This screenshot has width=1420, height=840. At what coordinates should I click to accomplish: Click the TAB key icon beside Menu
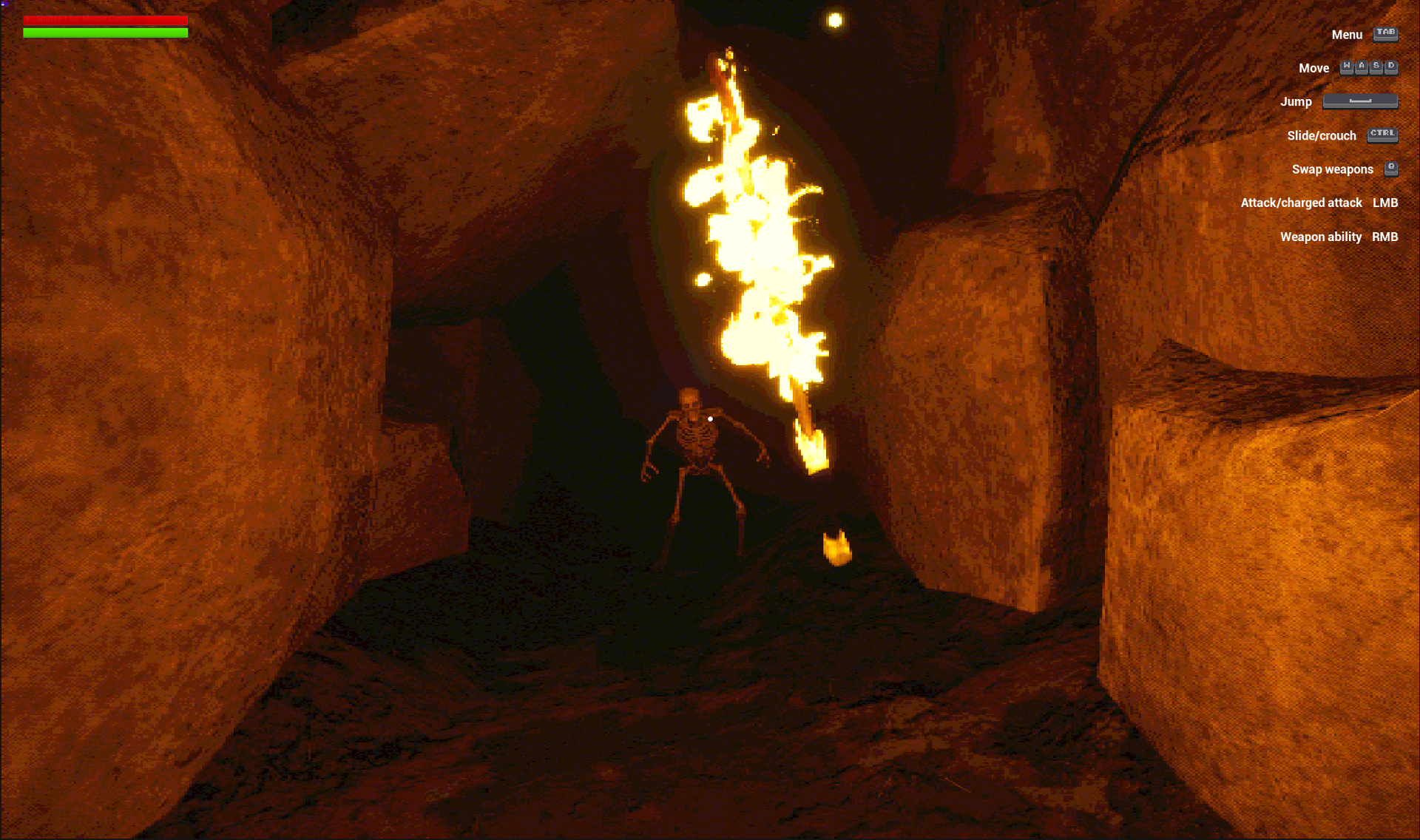click(x=1384, y=34)
